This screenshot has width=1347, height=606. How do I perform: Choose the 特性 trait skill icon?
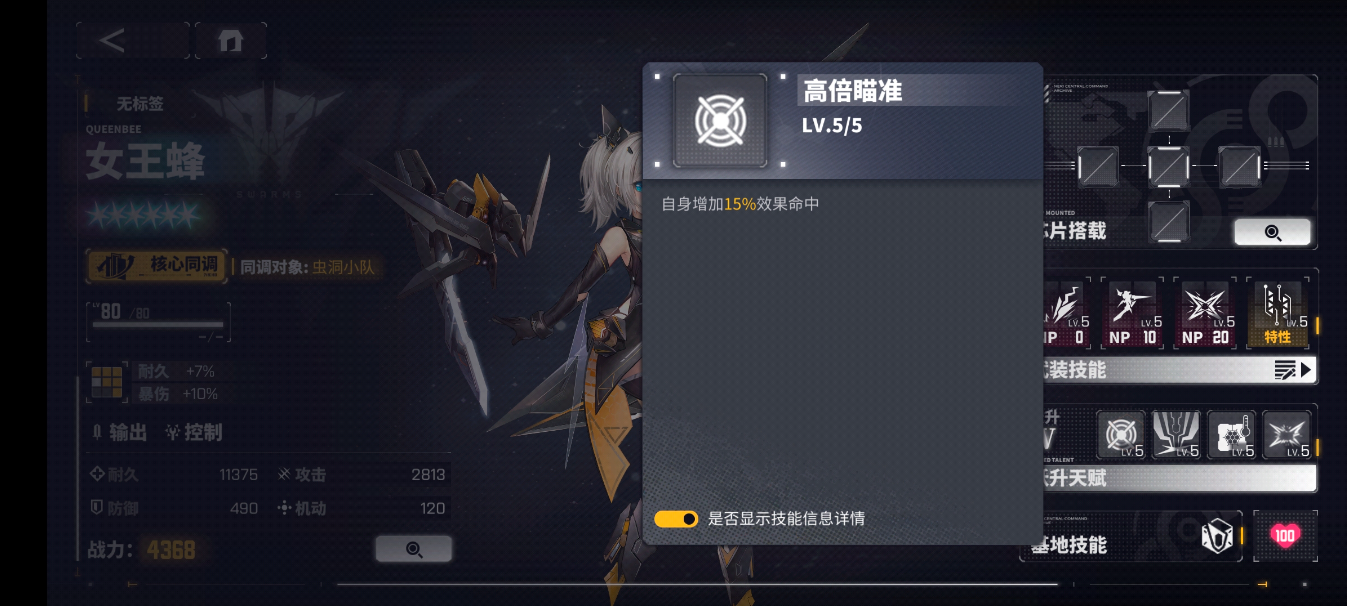click(x=1278, y=313)
